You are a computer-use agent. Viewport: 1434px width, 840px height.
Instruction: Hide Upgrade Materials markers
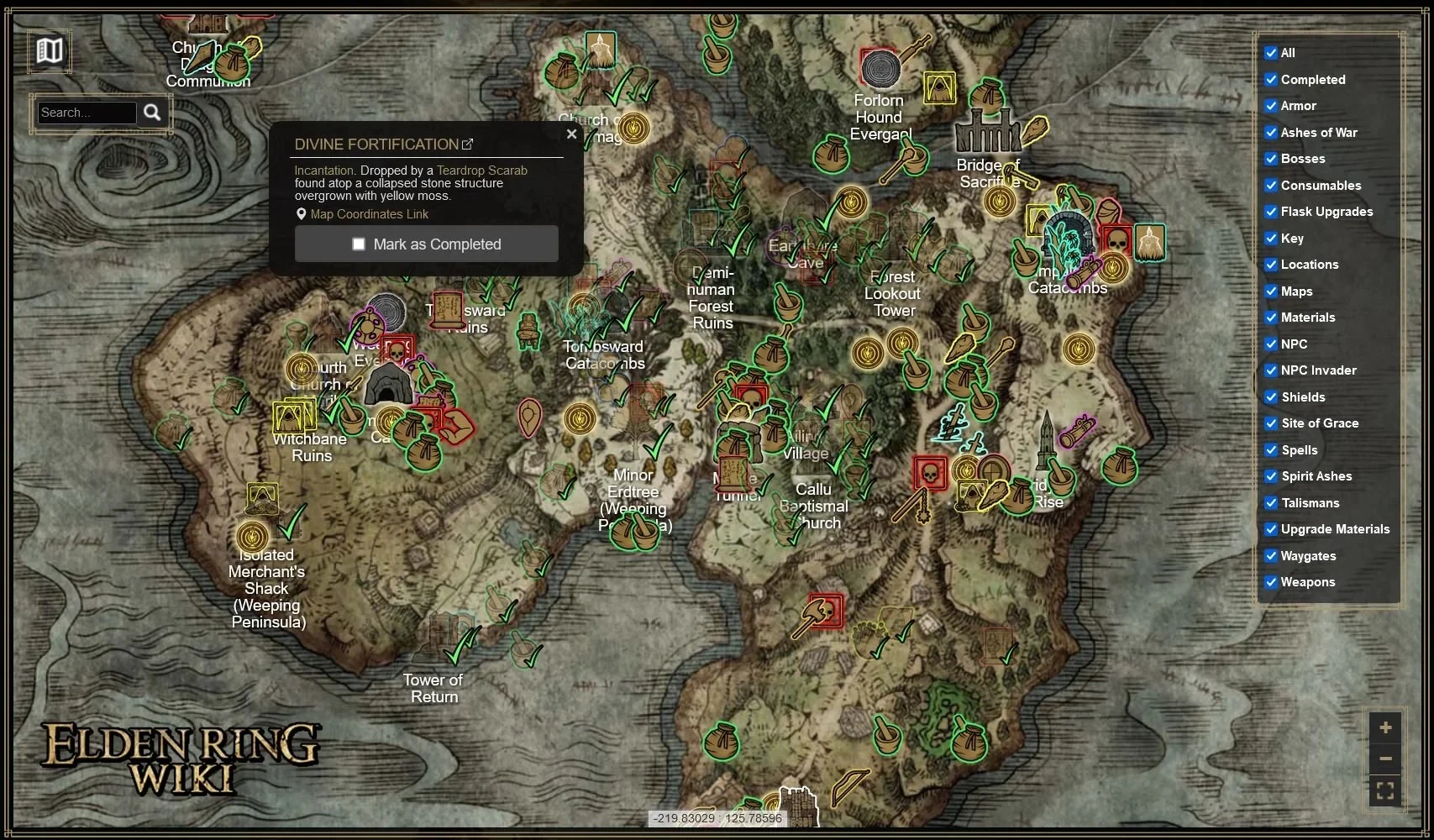point(1271,529)
